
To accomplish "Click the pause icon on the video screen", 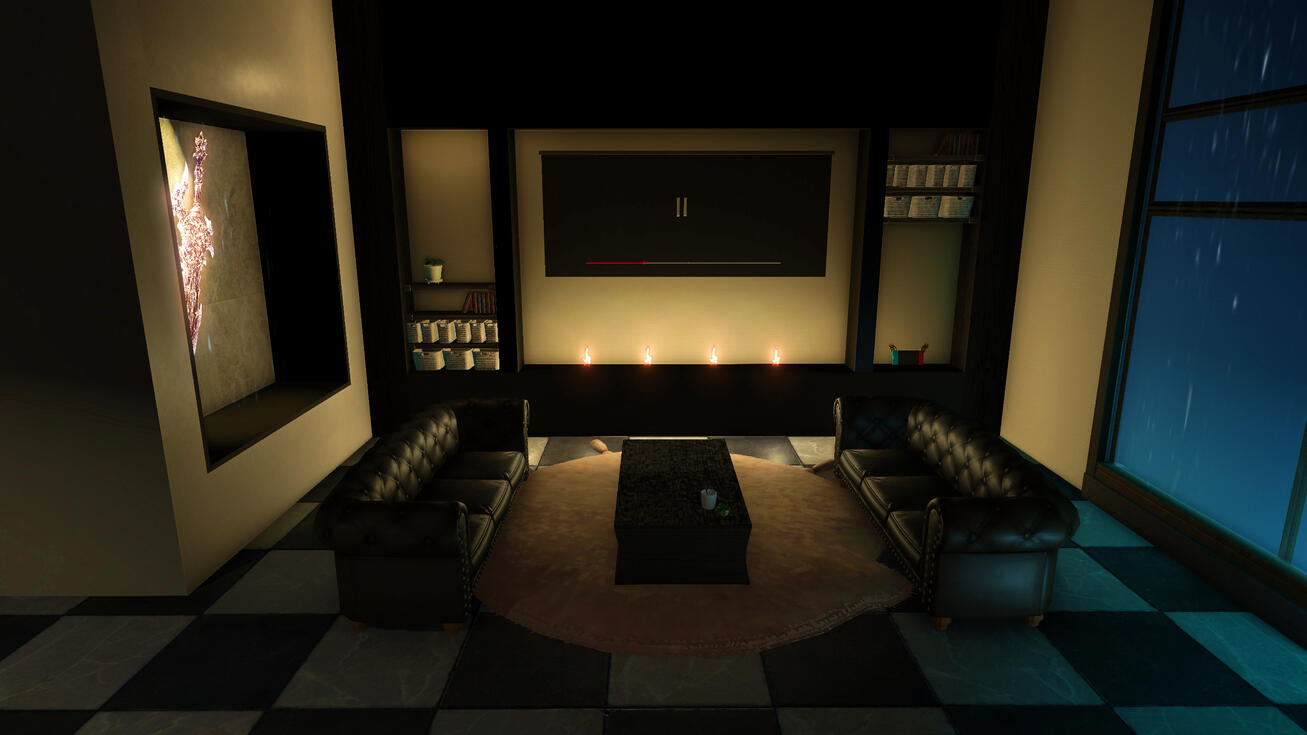I will point(681,207).
